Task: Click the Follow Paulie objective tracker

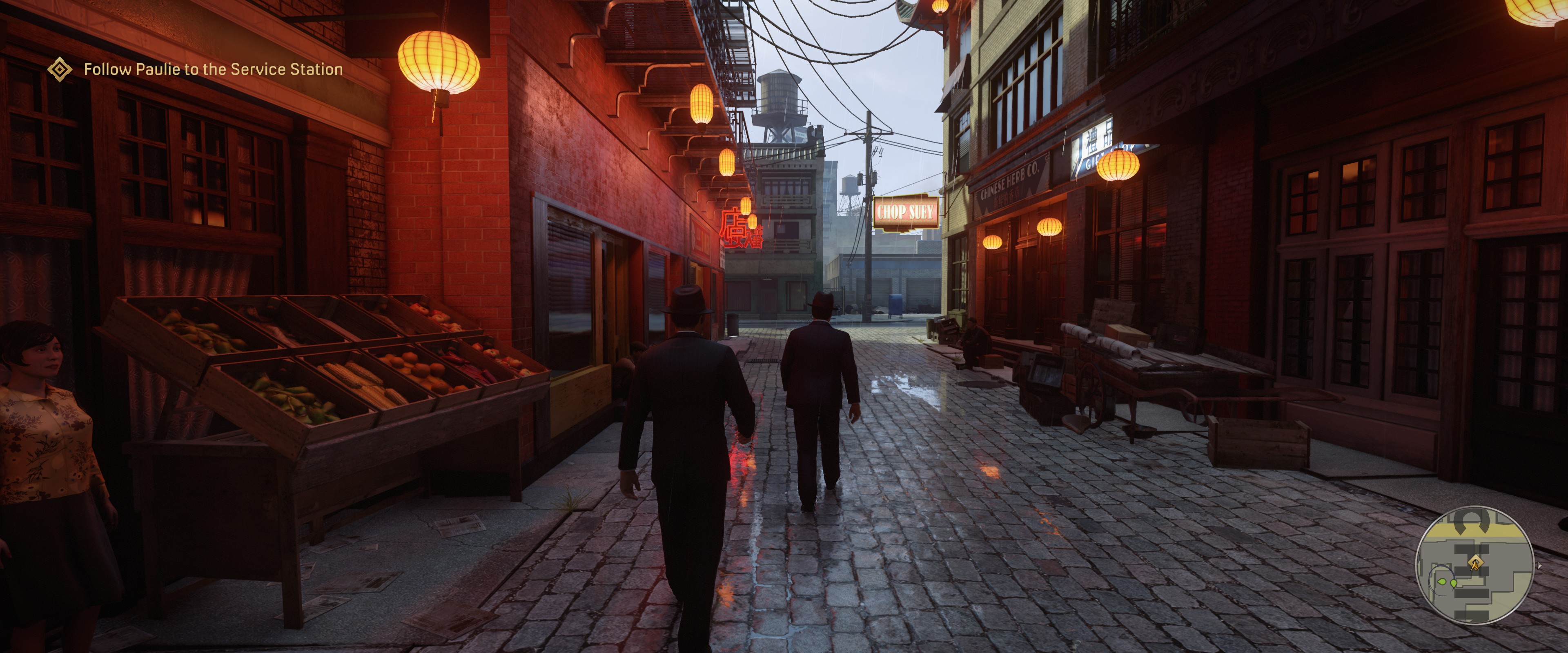Action: pos(213,69)
